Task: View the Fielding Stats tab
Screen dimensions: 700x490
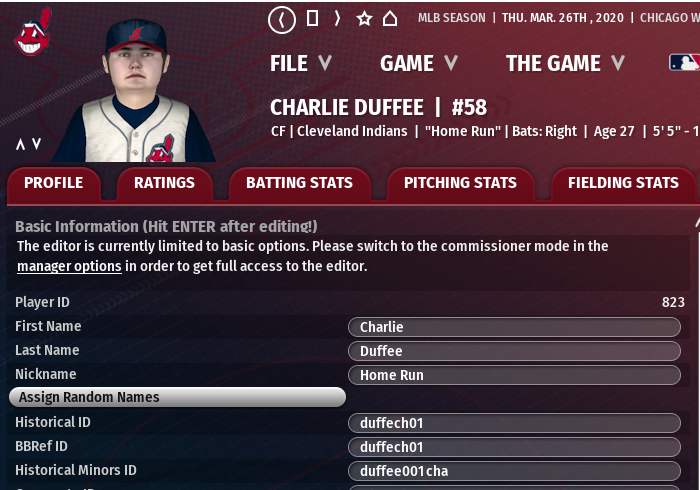Action: coord(622,183)
